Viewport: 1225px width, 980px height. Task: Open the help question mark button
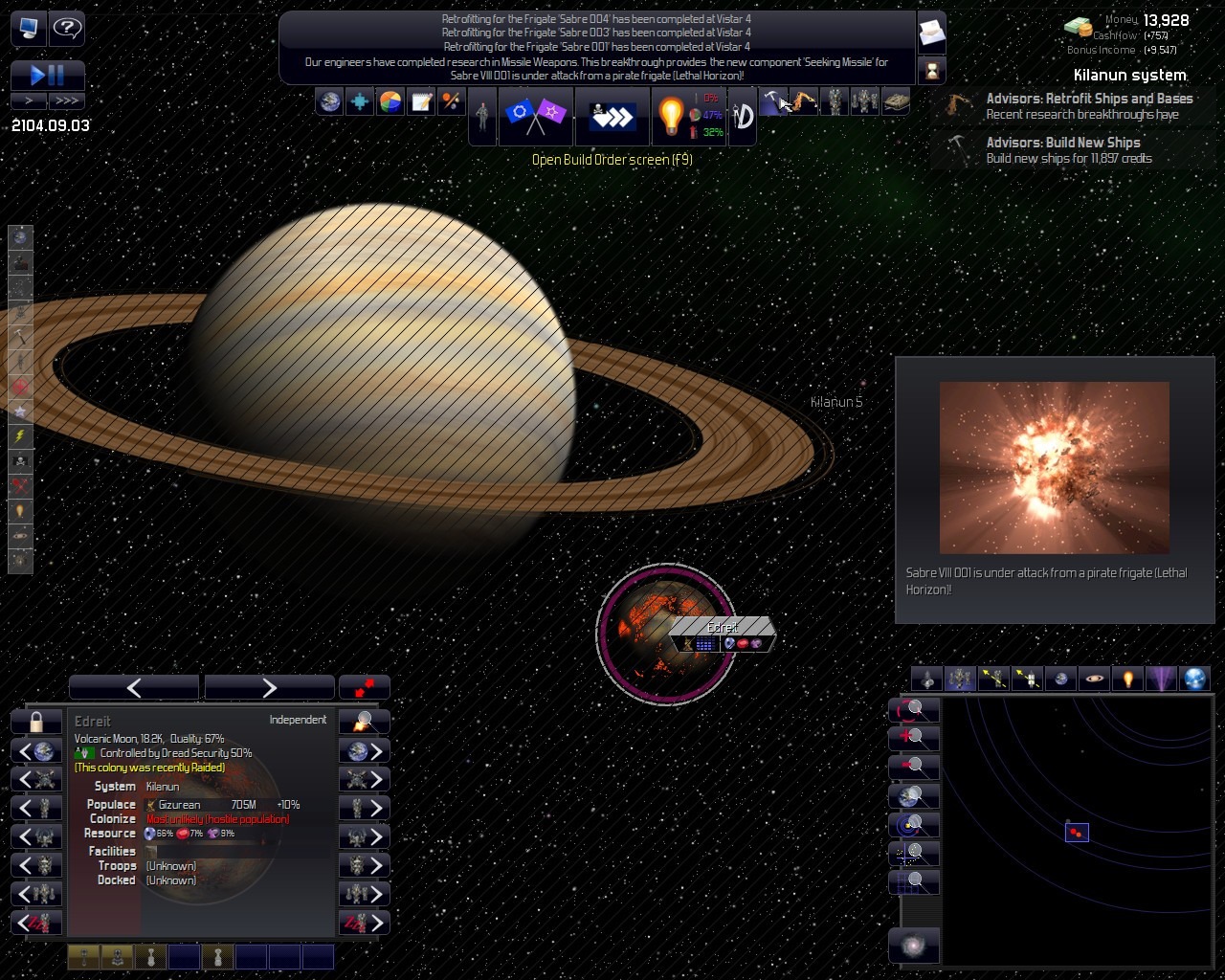click(67, 28)
